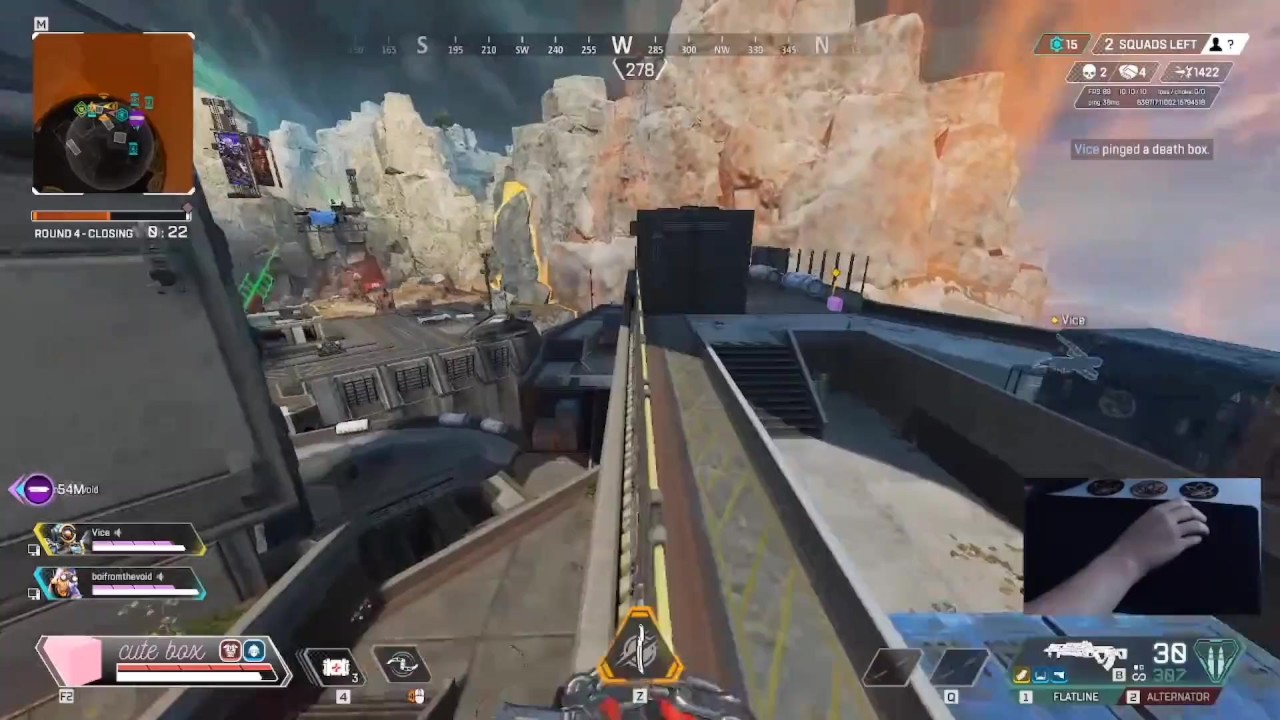Select teammate Vice's status card
Screen dimensions: 1280x720
pyautogui.click(x=120, y=540)
